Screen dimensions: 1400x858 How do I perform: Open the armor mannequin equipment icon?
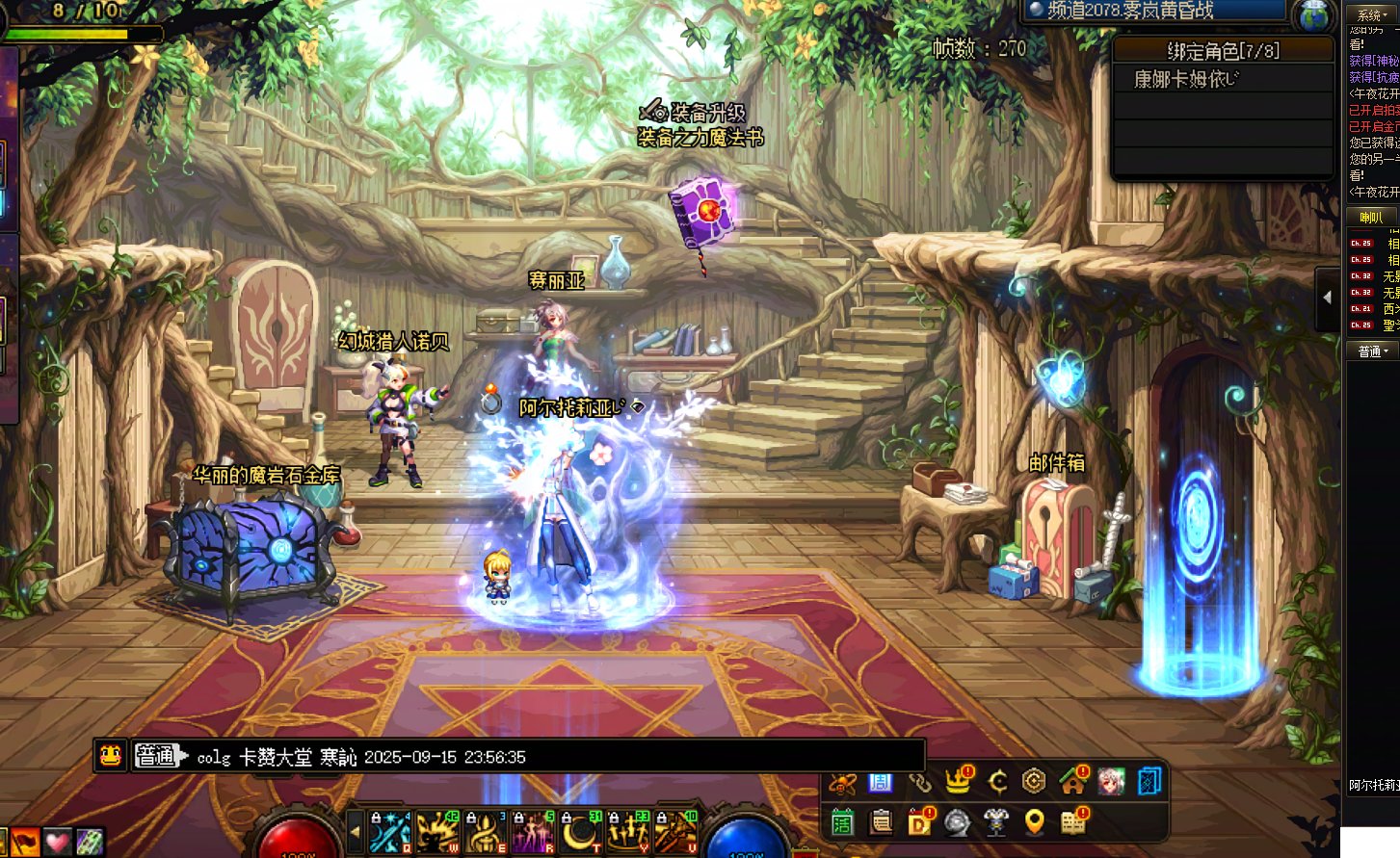995,822
